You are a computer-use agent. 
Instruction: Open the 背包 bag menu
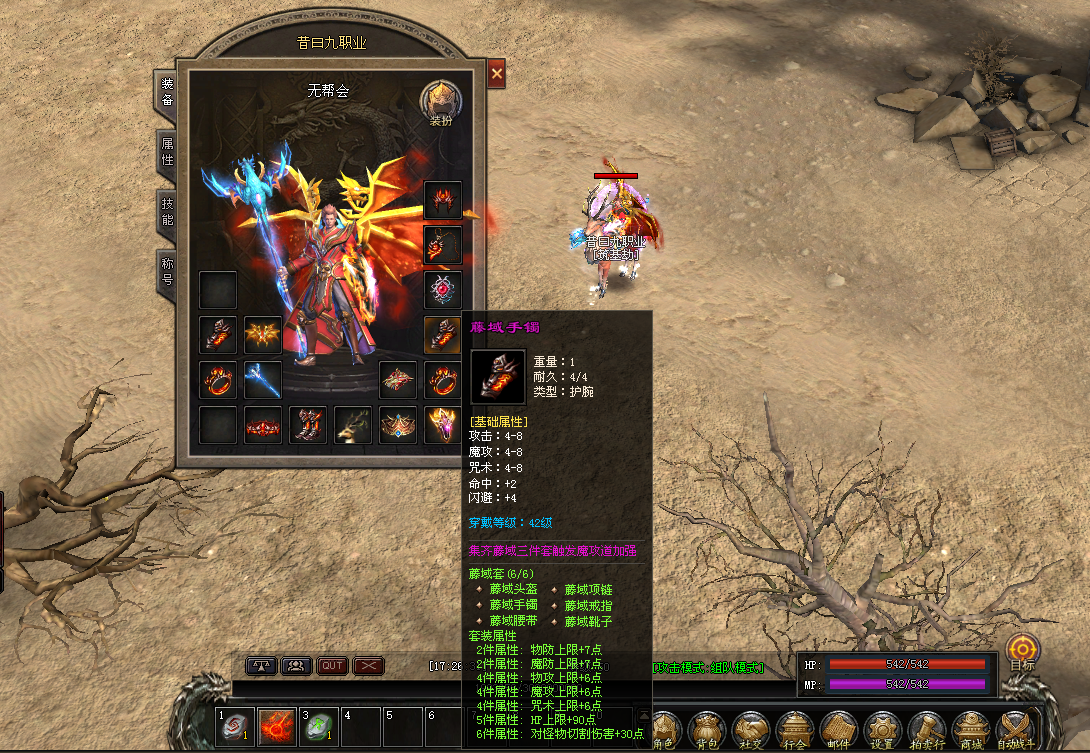[x=707, y=729]
